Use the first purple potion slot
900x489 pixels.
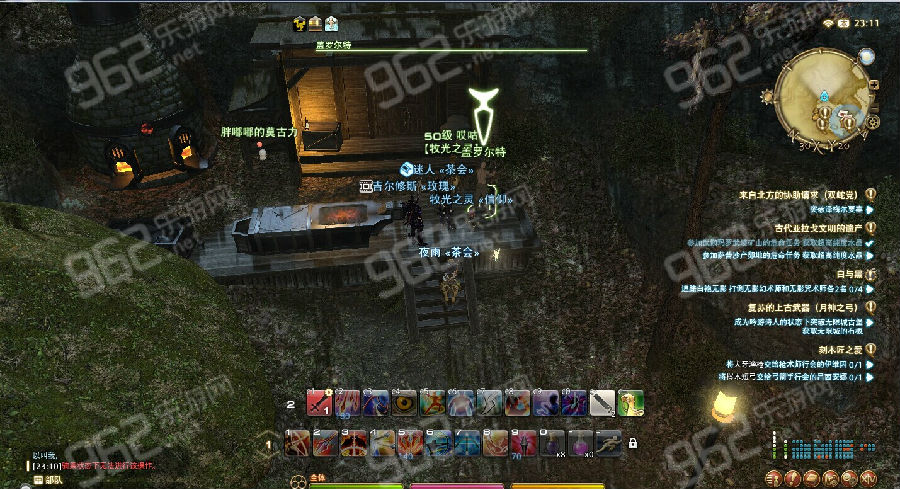point(553,442)
